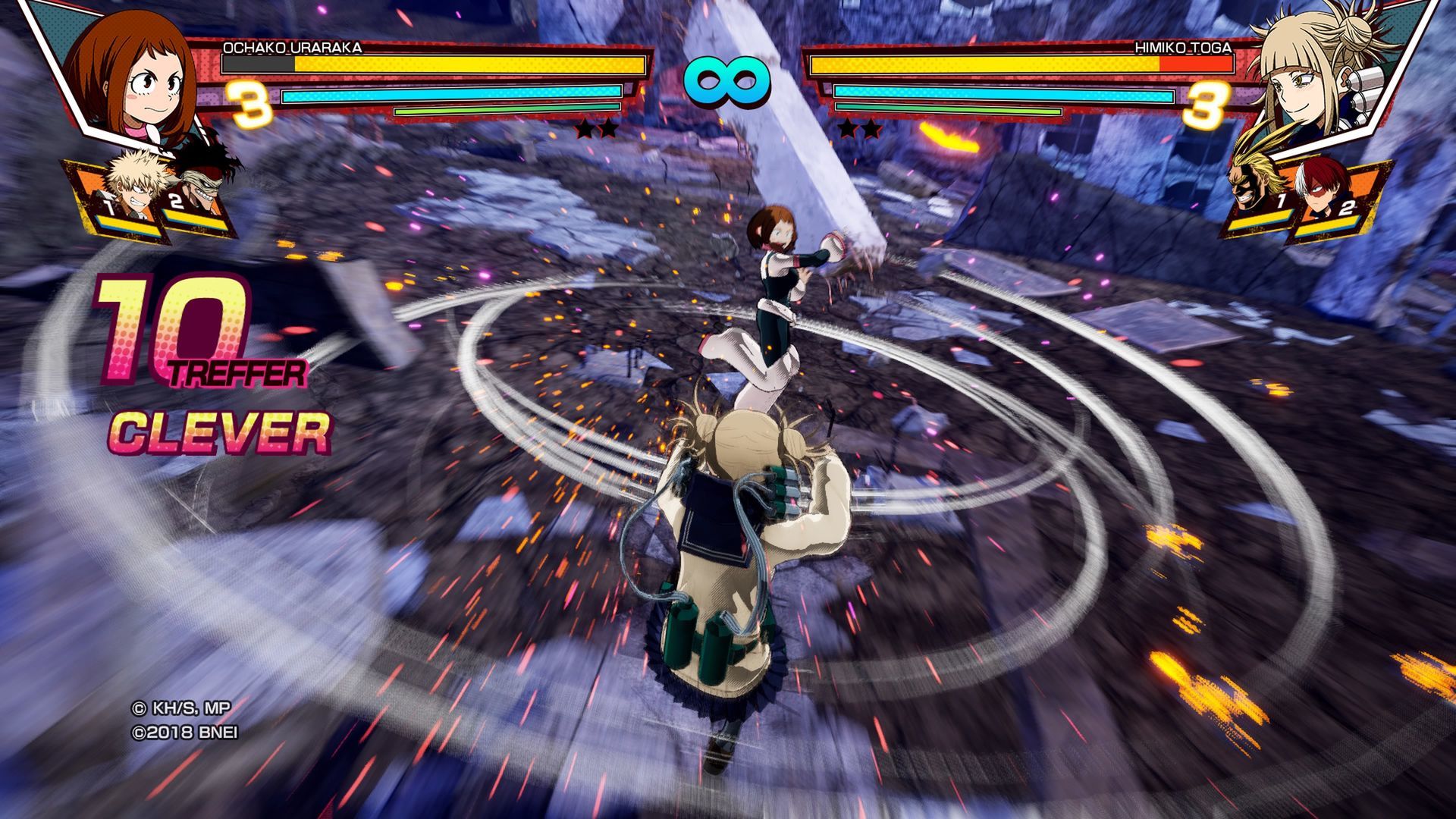Call the All Might sidekick icon

(1259, 186)
